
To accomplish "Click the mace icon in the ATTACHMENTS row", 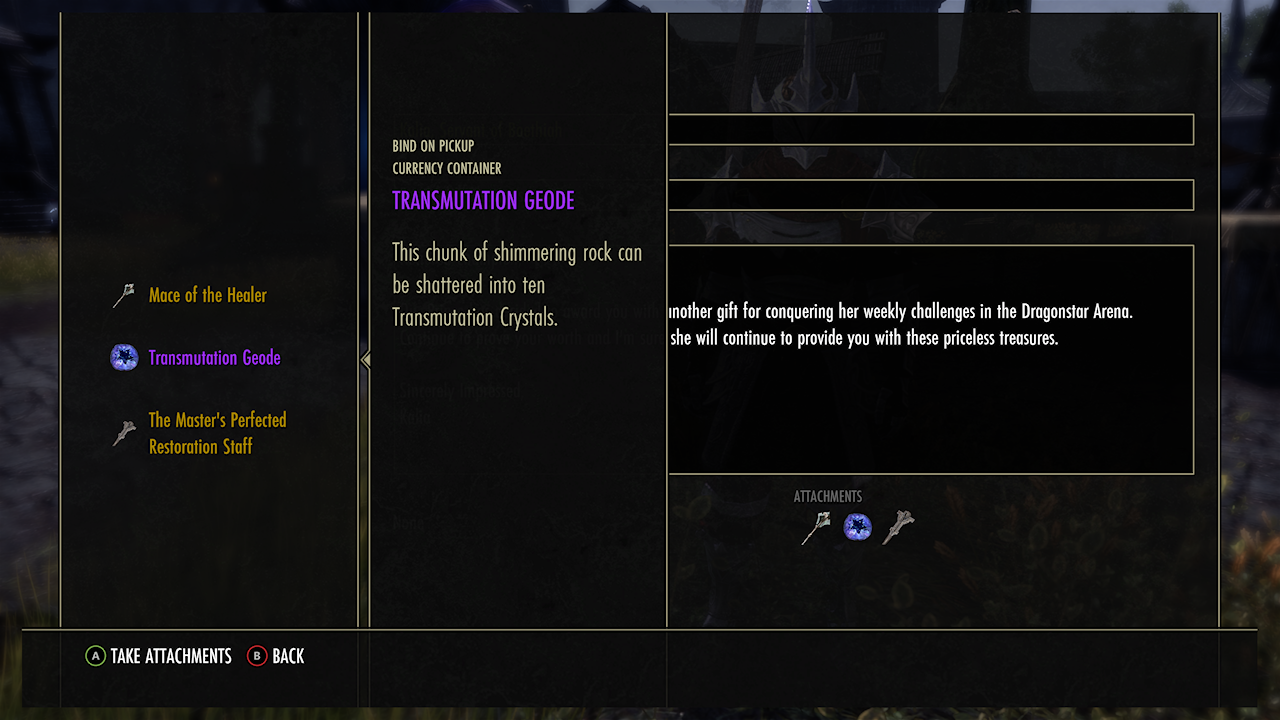I will click(812, 525).
